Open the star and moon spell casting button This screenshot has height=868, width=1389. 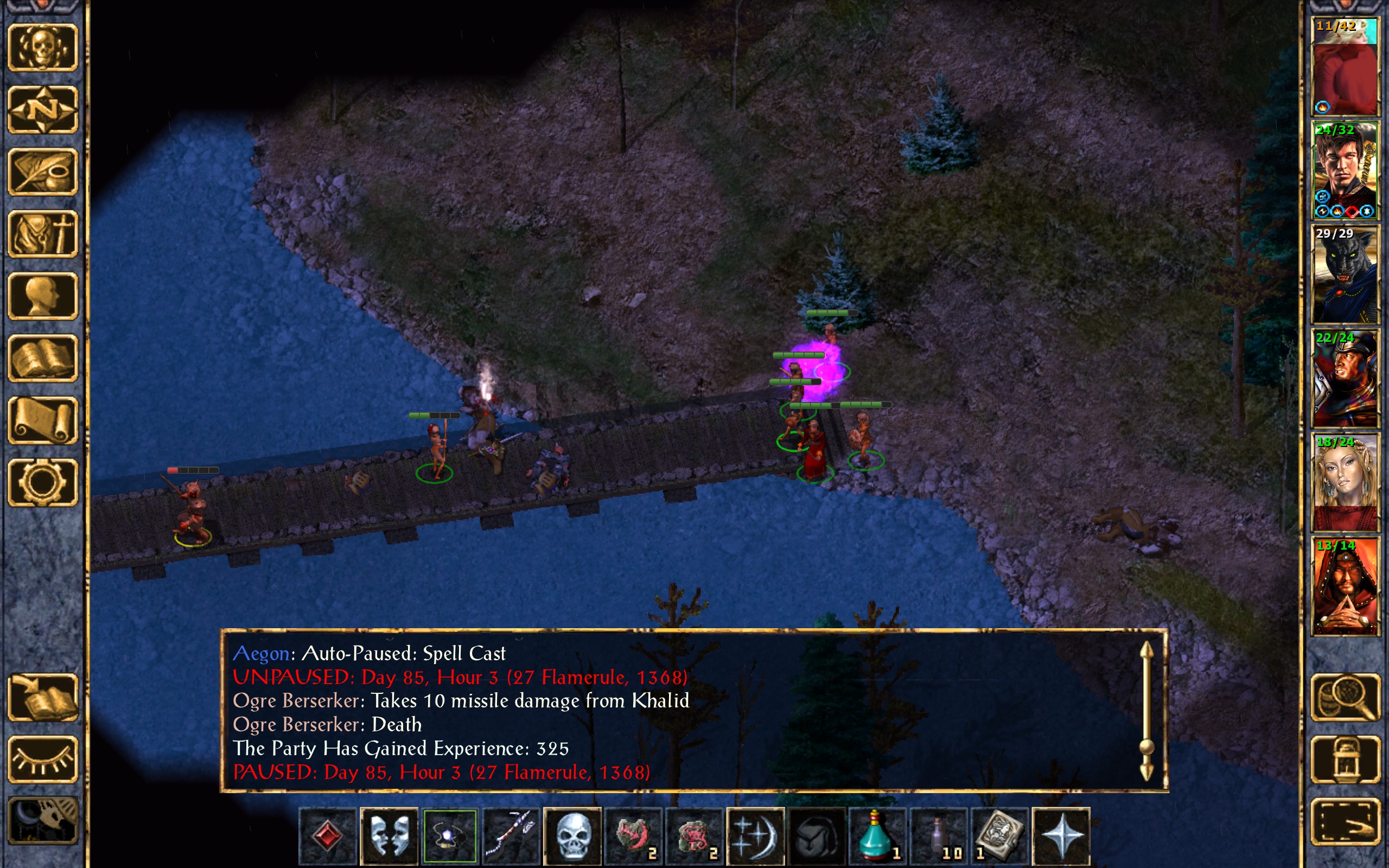pos(755,835)
